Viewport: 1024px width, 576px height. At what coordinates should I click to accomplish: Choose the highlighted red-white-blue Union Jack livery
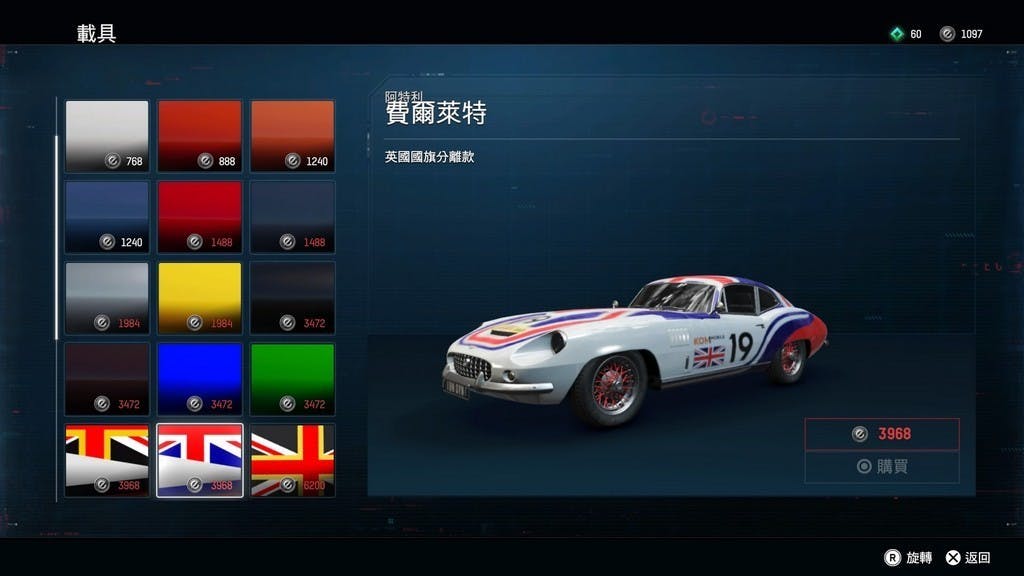click(199, 460)
